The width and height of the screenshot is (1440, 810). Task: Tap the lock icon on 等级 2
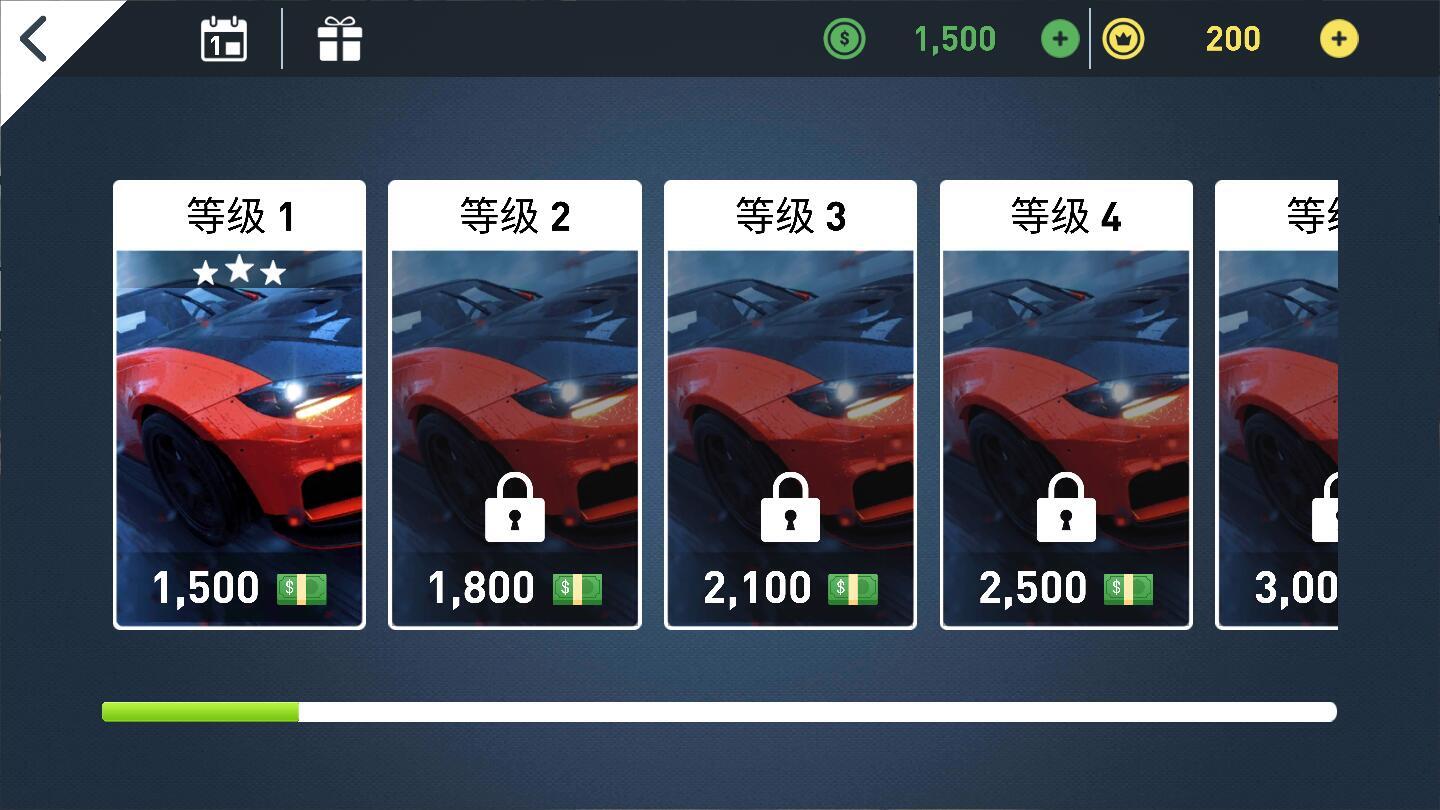click(514, 508)
